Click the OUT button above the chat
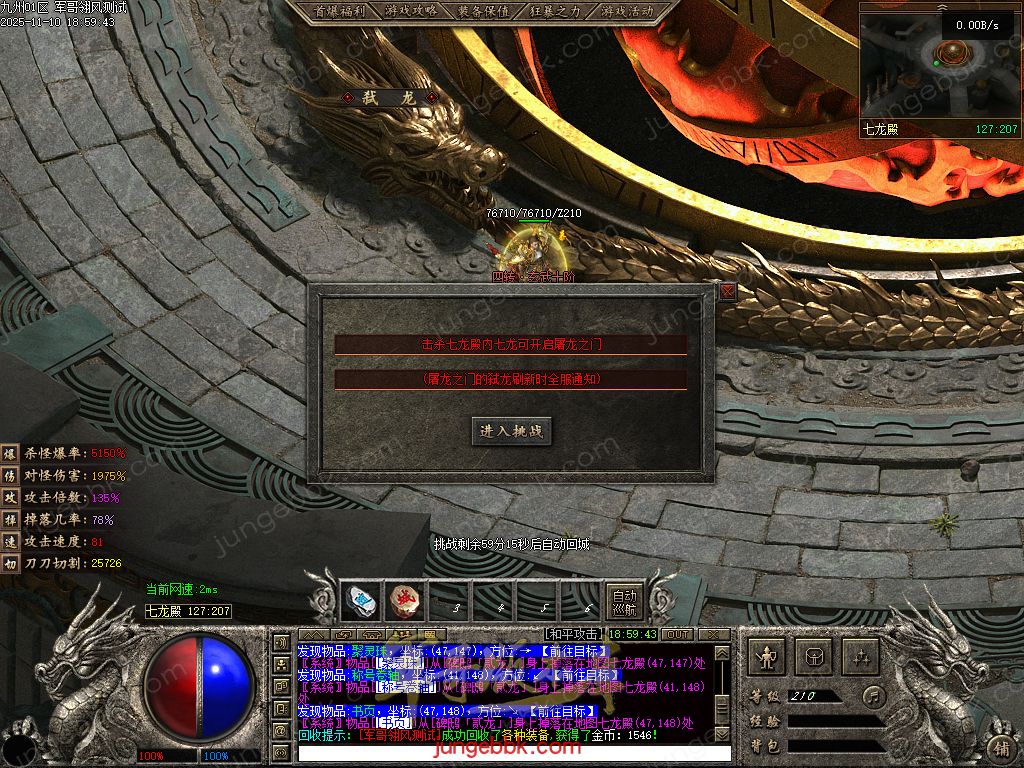This screenshot has height=768, width=1024. (677, 634)
